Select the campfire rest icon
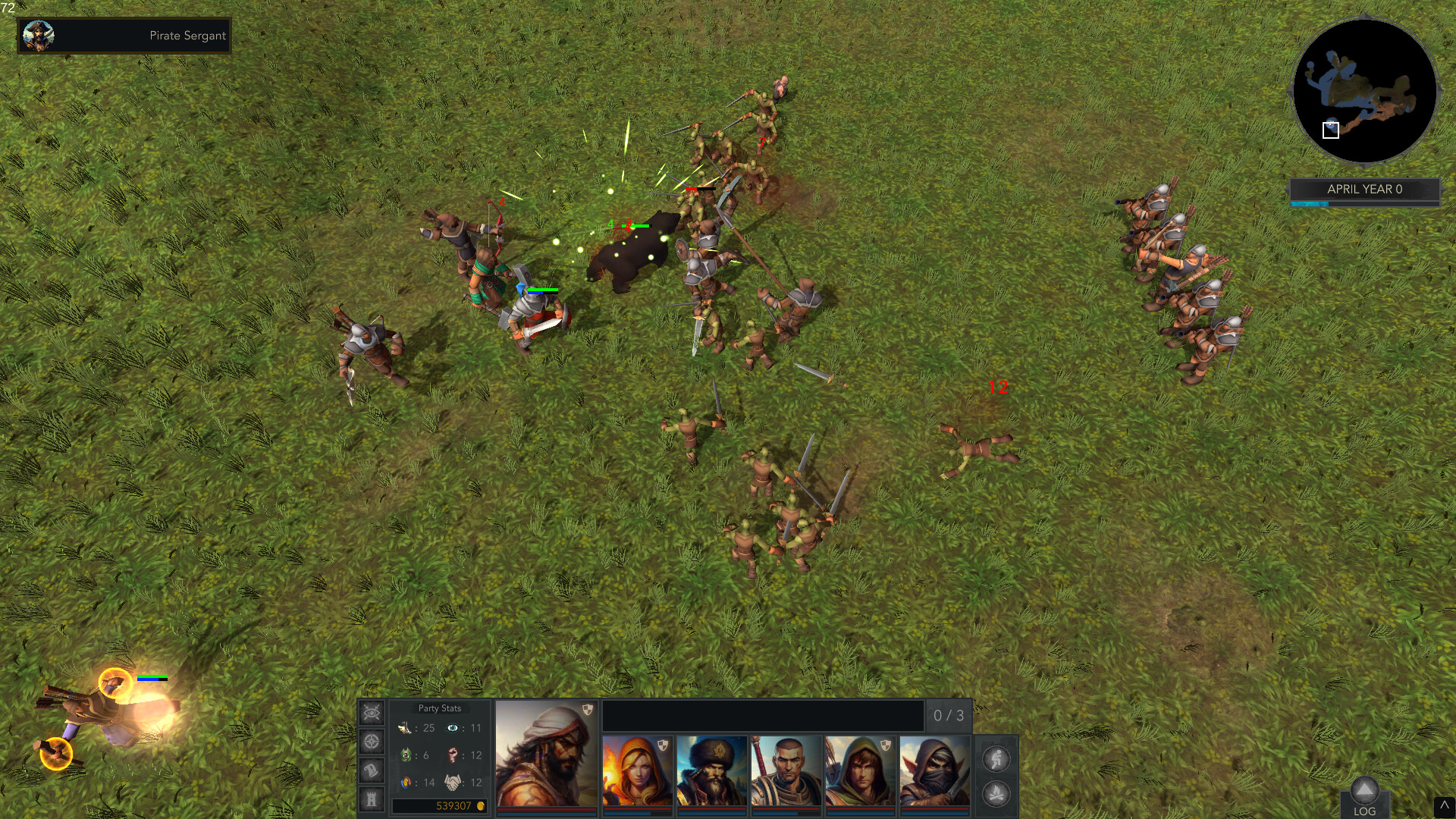 coord(995,794)
